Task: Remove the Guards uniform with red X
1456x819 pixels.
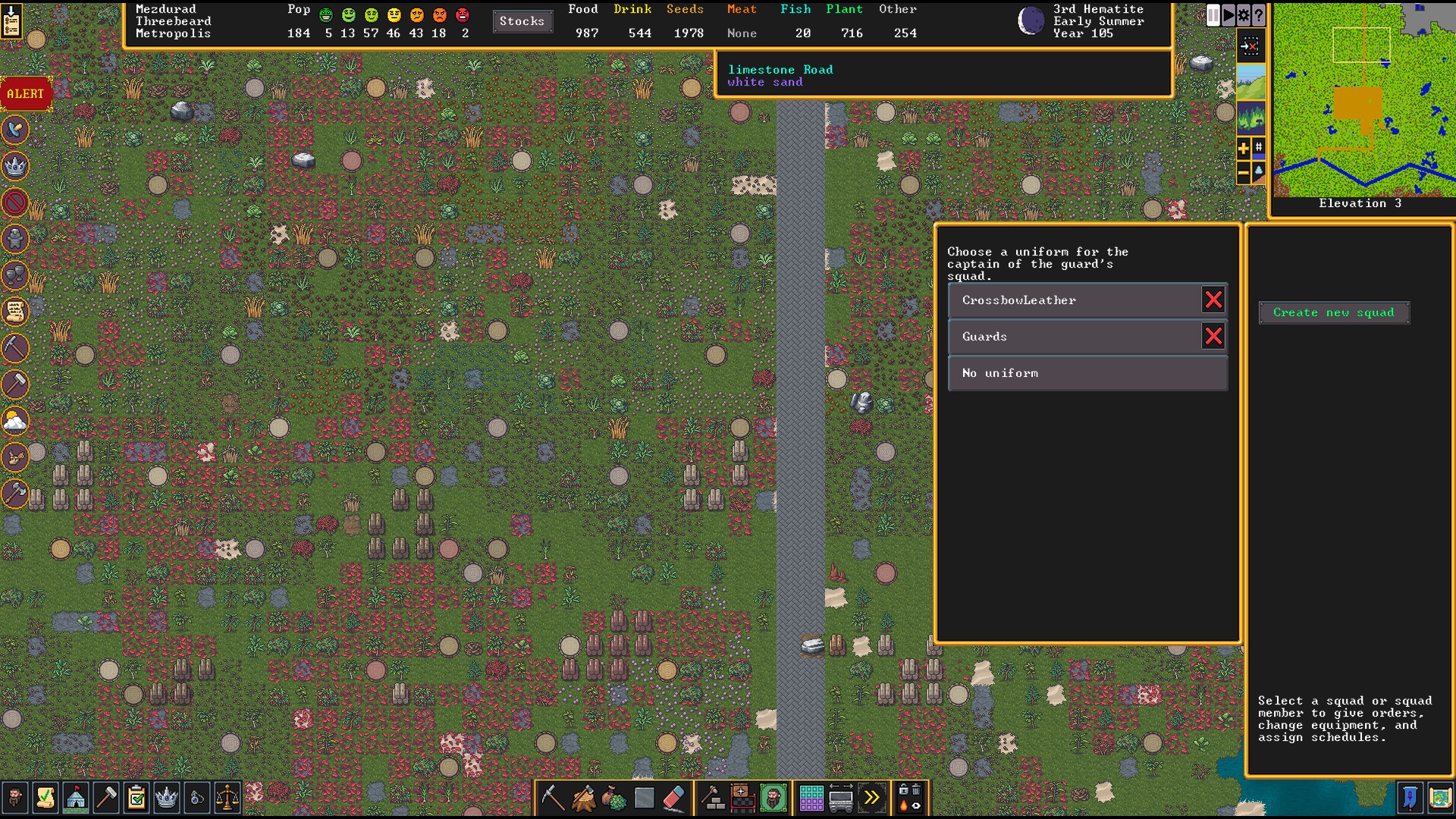Action: pyautogui.click(x=1213, y=337)
